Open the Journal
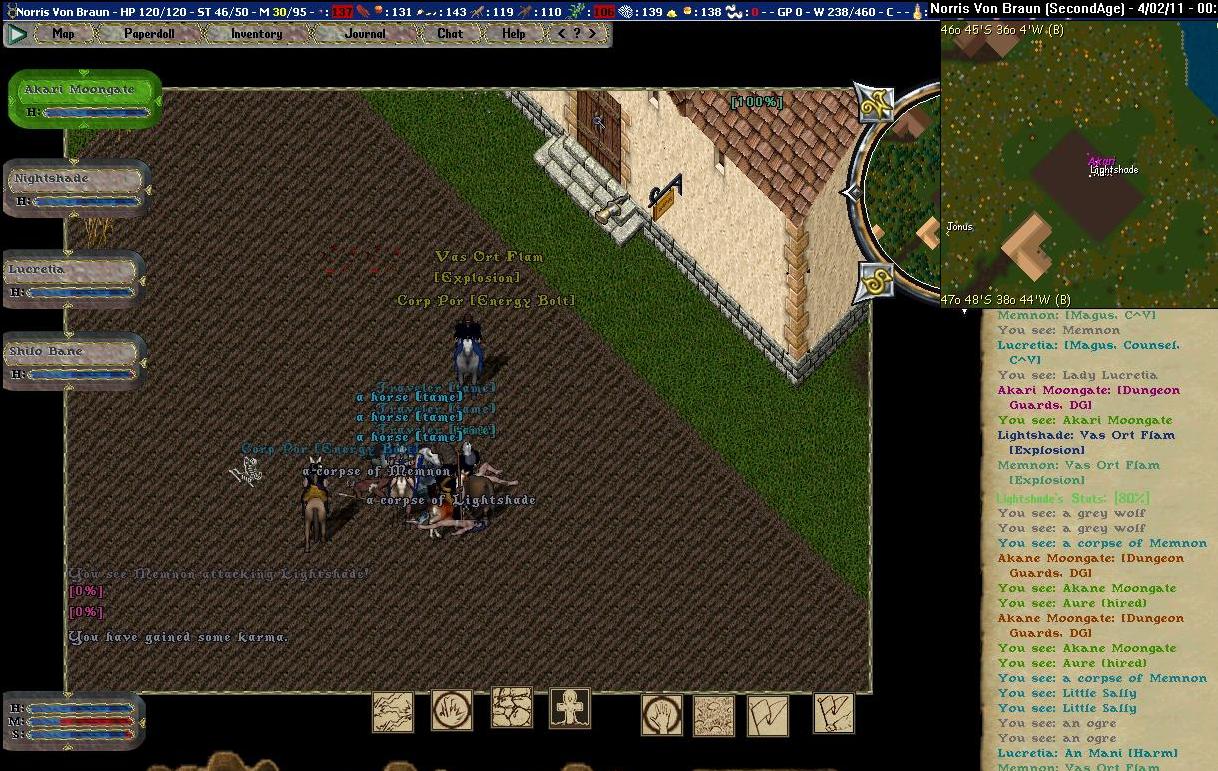Viewport: 1218px width, 771px height. click(365, 33)
